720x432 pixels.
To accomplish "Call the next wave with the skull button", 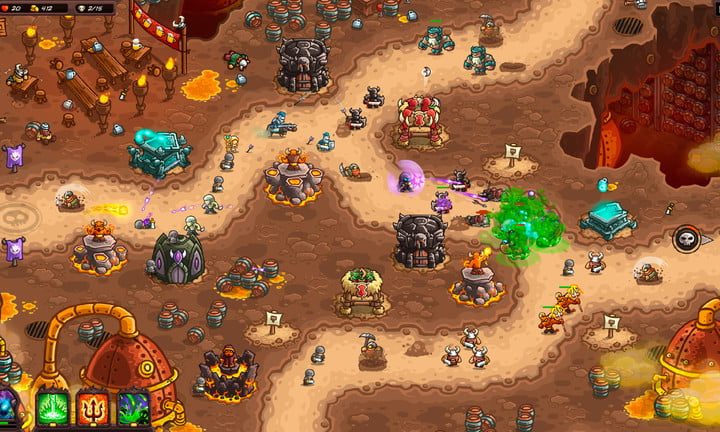I will point(686,238).
